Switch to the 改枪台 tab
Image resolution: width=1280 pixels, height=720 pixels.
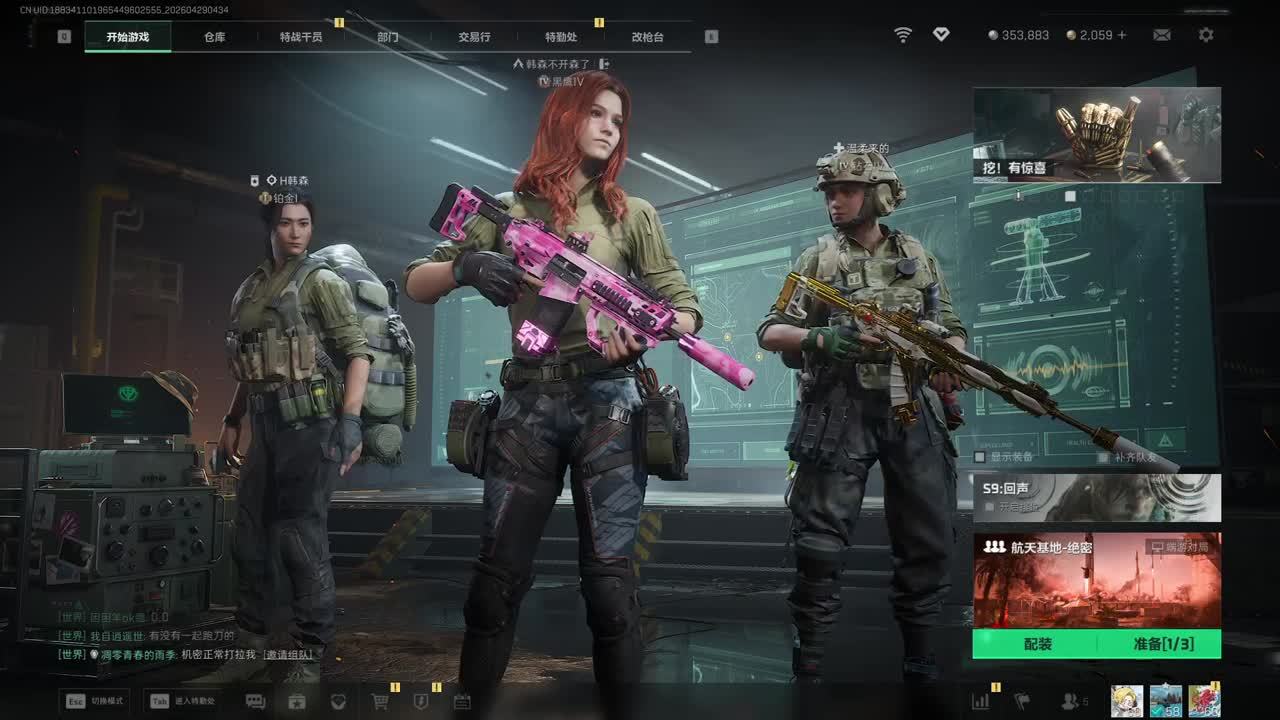(647, 37)
